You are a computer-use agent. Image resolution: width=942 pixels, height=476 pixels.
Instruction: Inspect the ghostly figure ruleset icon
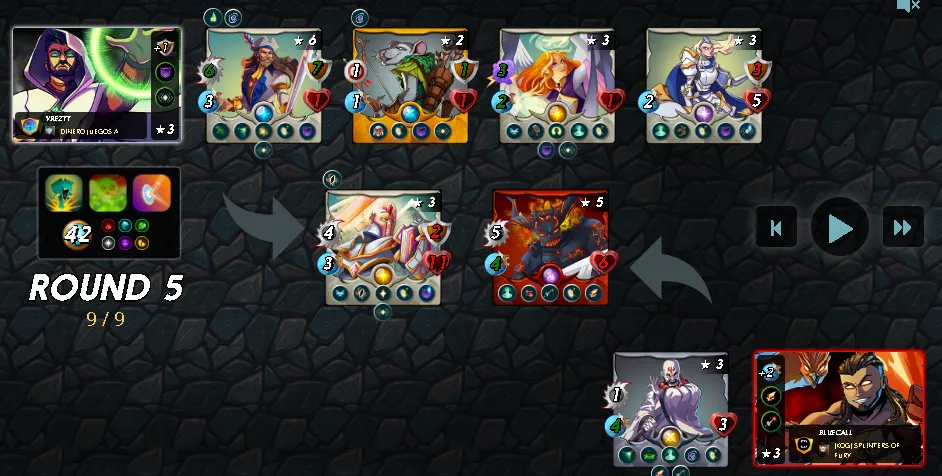point(64,192)
